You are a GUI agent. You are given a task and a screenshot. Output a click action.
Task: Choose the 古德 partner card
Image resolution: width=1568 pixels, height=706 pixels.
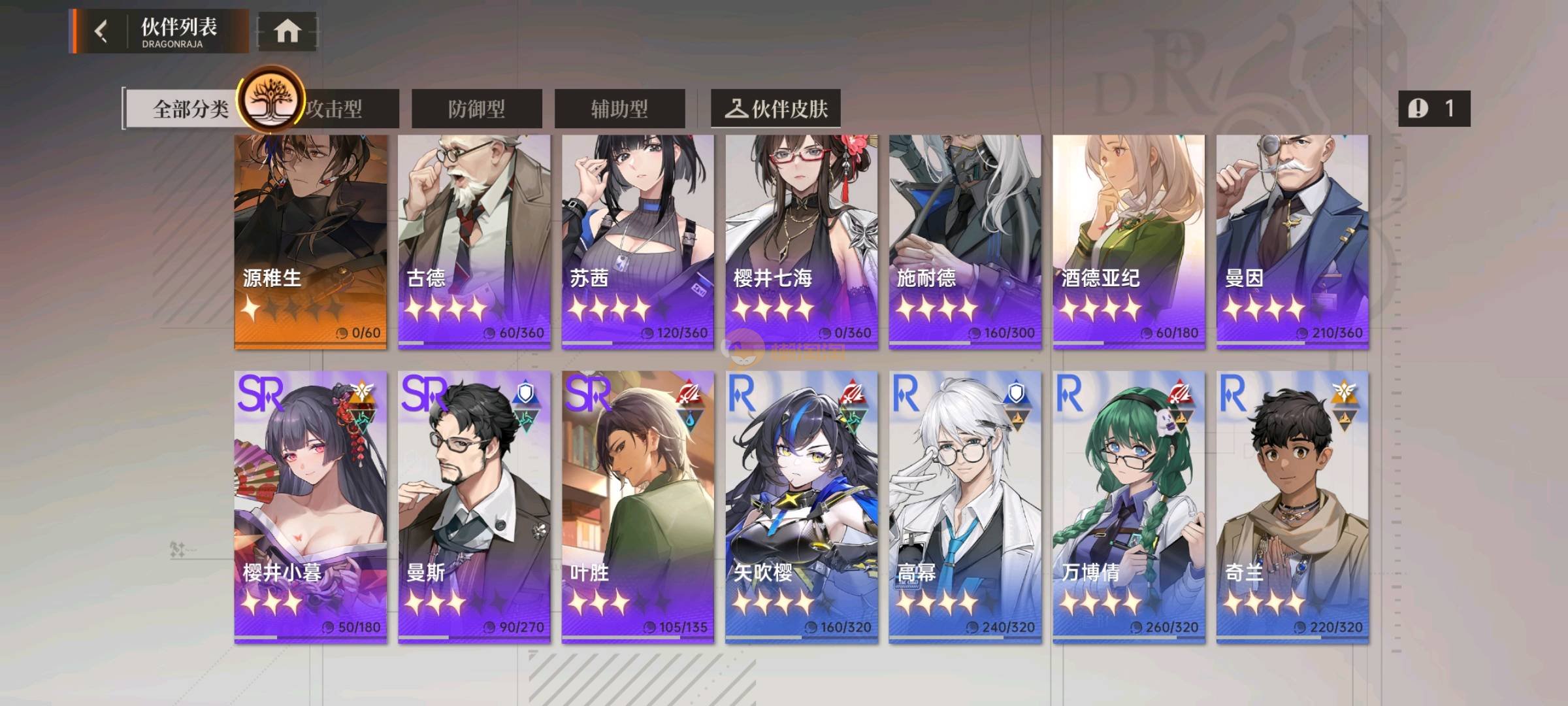coord(474,242)
